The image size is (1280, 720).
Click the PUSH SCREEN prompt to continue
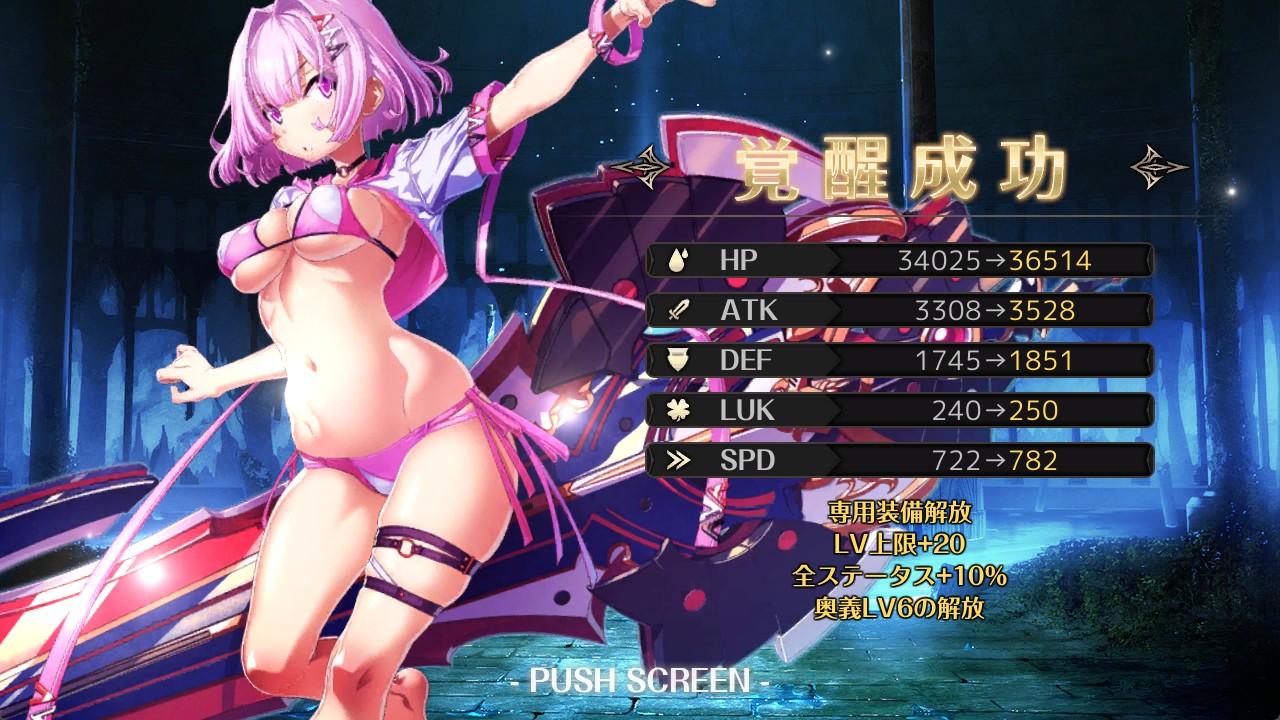tap(639, 681)
